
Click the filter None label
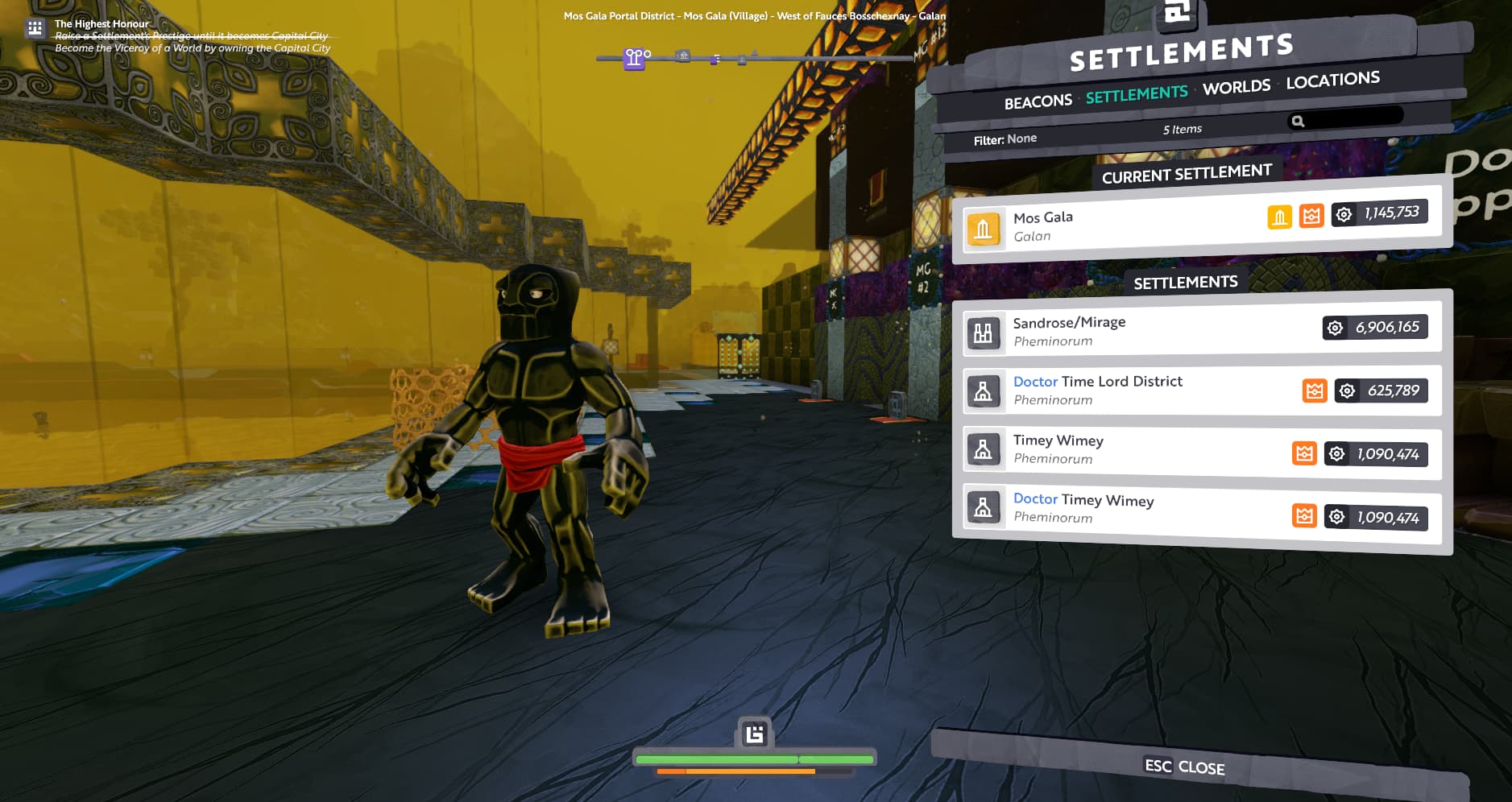pos(1005,139)
